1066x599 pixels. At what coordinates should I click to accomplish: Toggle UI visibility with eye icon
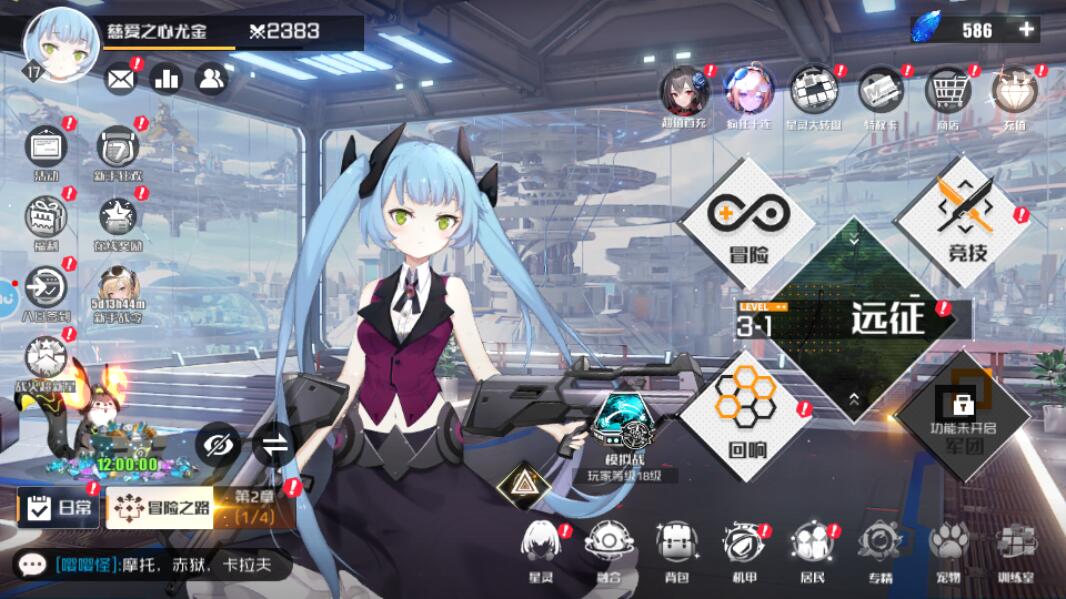217,445
